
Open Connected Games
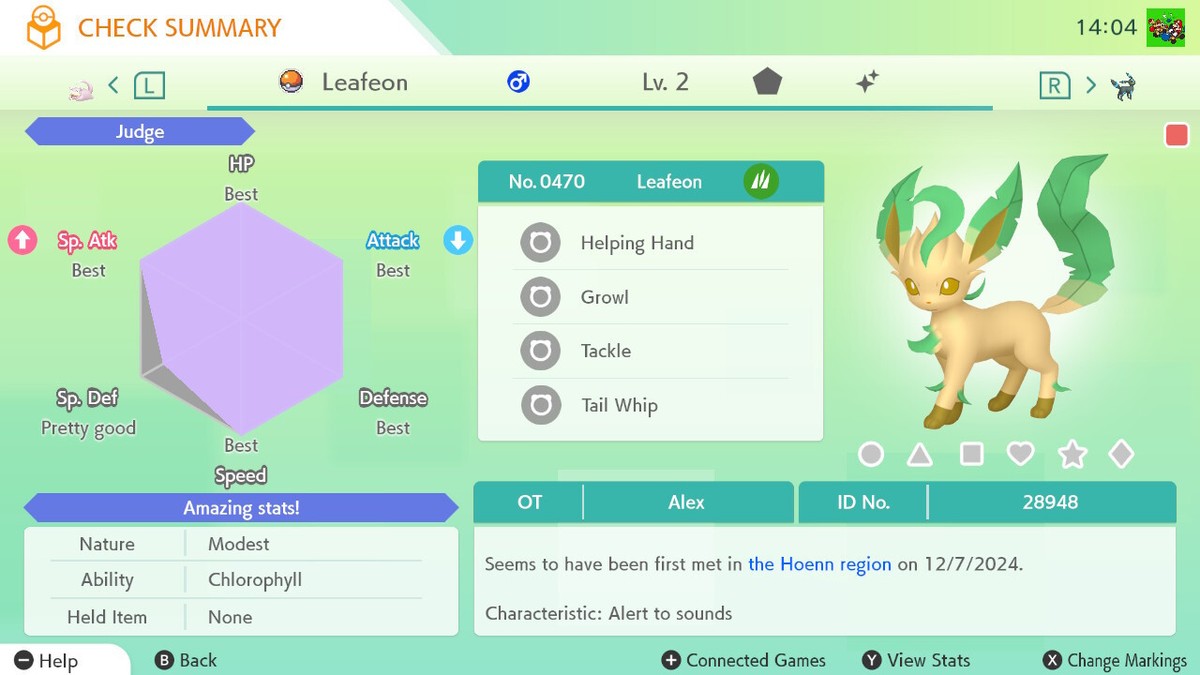pos(744,660)
